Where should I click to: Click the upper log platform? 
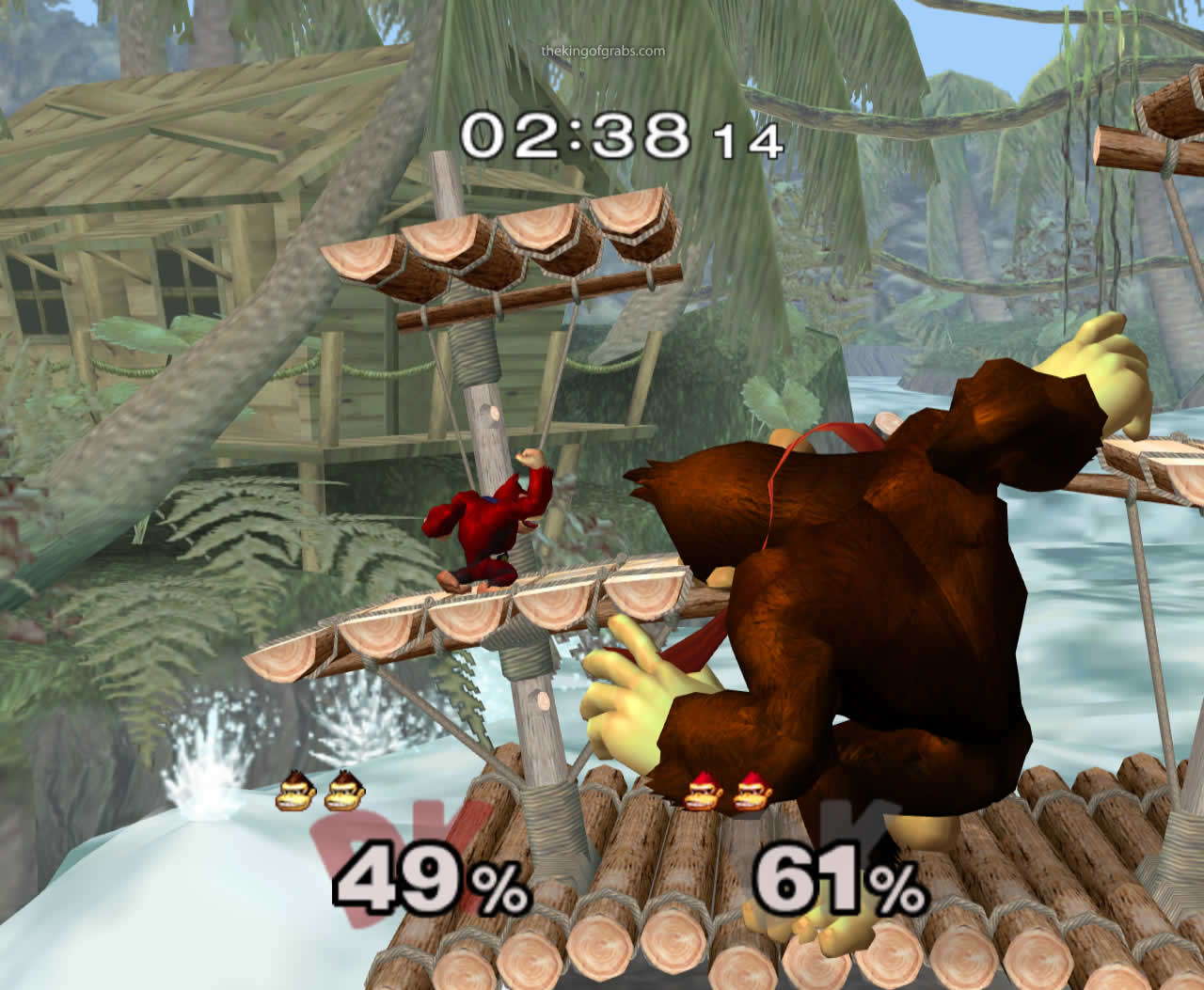(x=499, y=249)
